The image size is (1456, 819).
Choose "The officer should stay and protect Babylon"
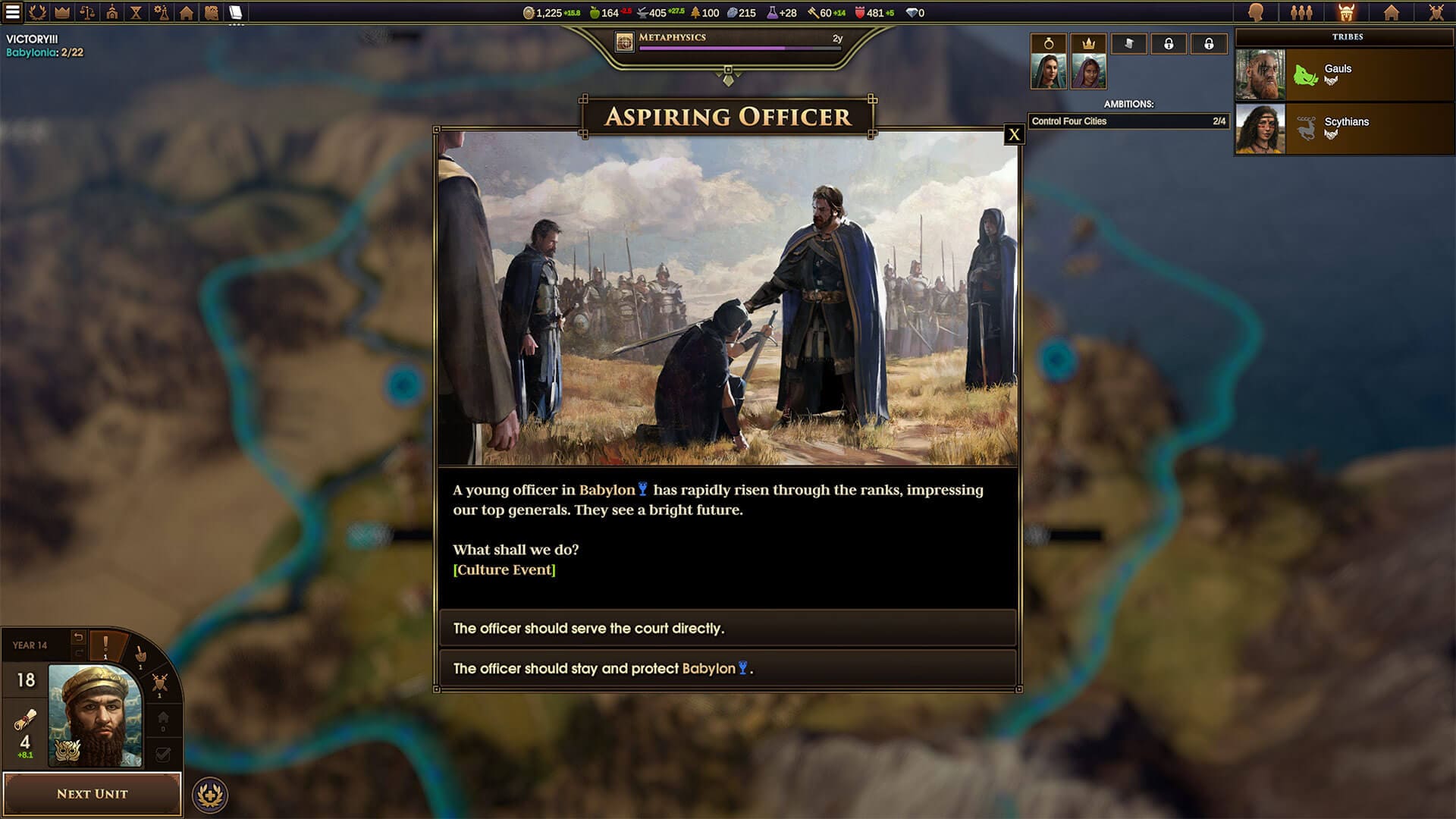tap(727, 668)
